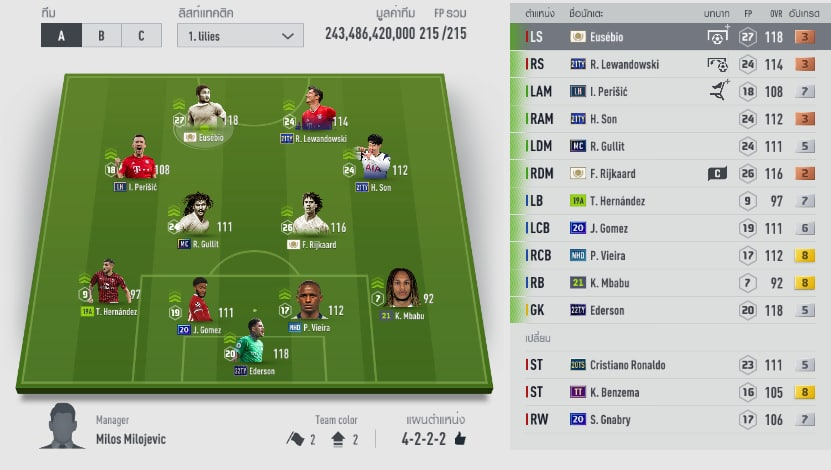The image size is (831, 470).
Task: Switch to team tab A
Action: coord(61,36)
